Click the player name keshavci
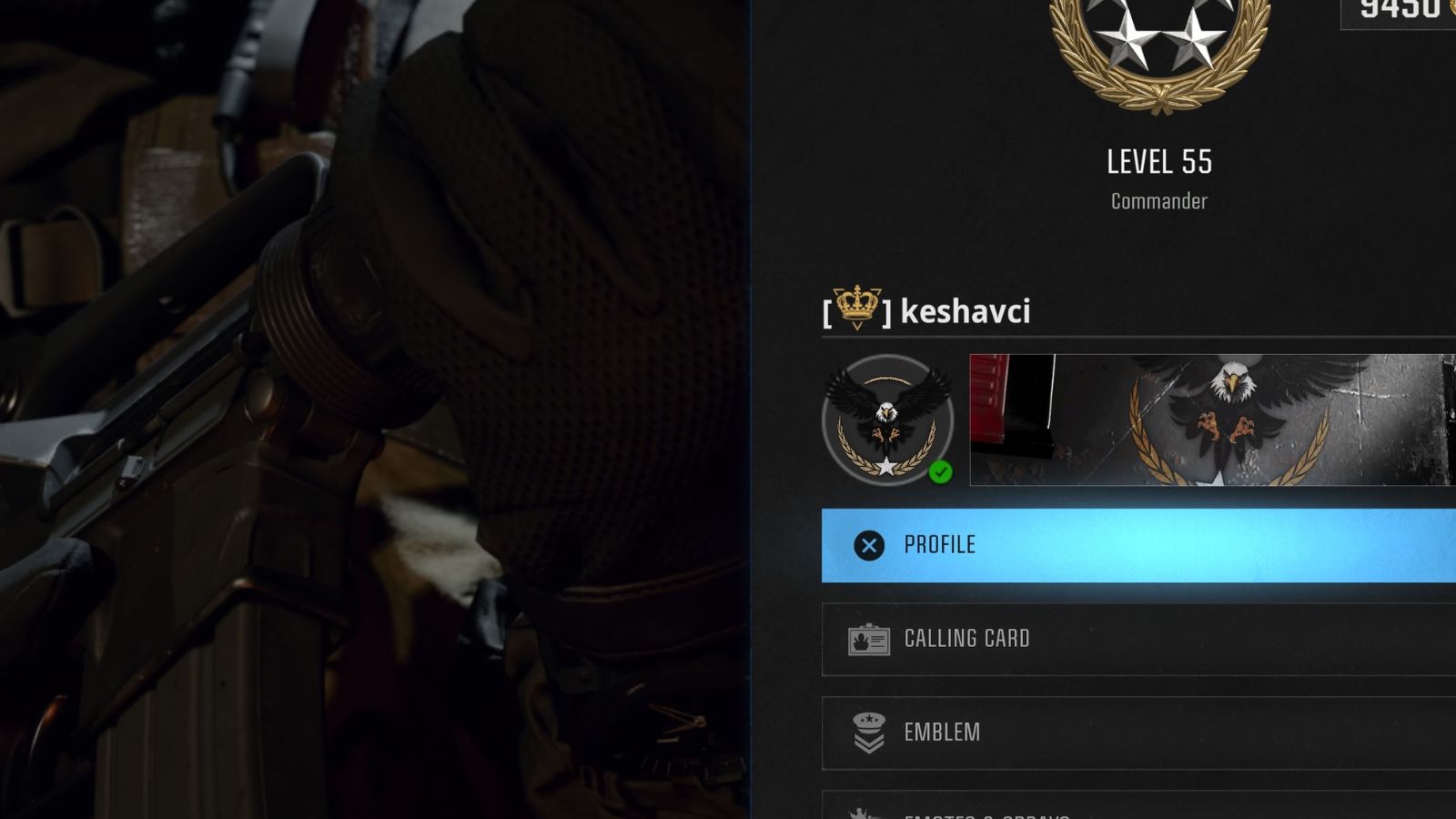The width and height of the screenshot is (1456, 819). (x=965, y=313)
